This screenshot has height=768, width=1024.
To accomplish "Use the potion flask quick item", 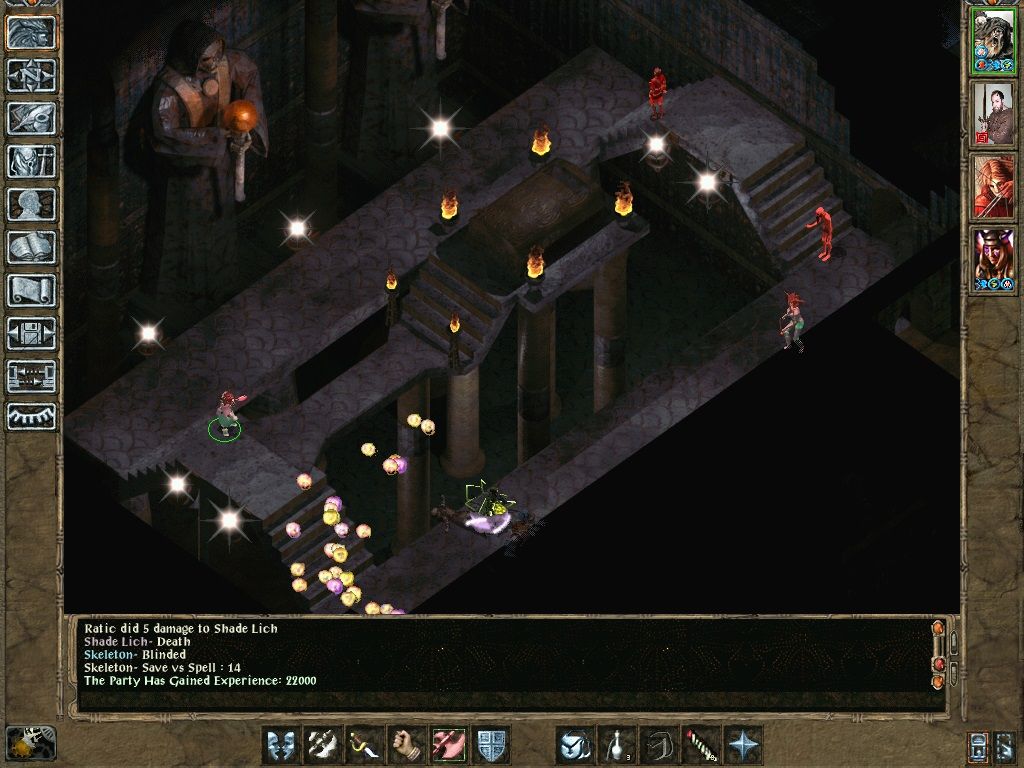I will [x=617, y=745].
